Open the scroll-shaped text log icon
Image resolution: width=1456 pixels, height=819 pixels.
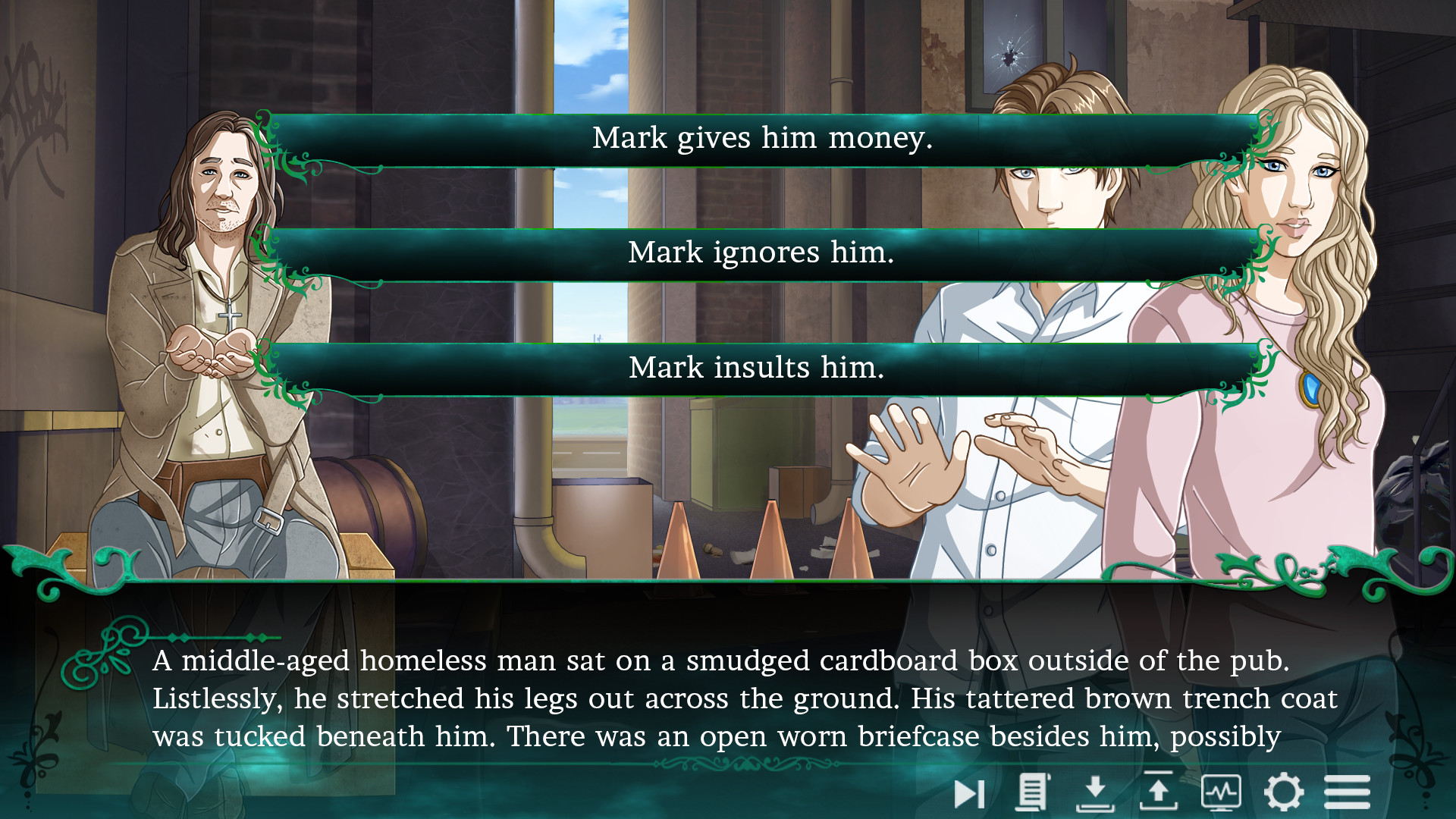coord(1032,792)
